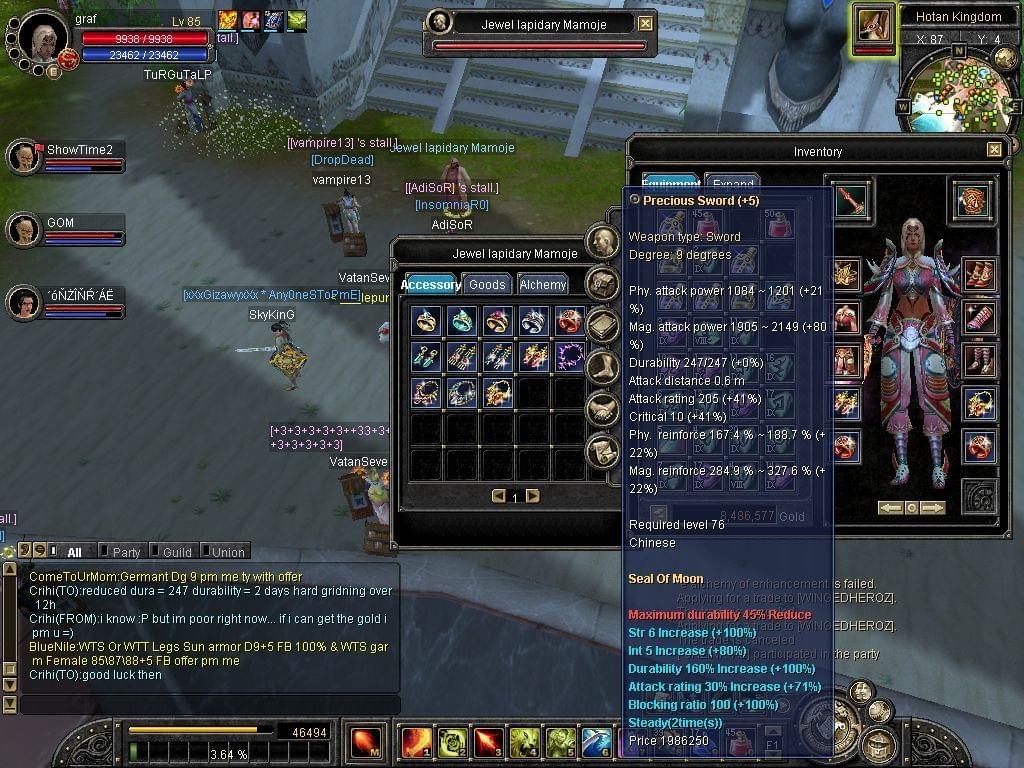Screen dimensions: 1024x768
Task: Select the purple necklace shop item
Action: (x=569, y=356)
